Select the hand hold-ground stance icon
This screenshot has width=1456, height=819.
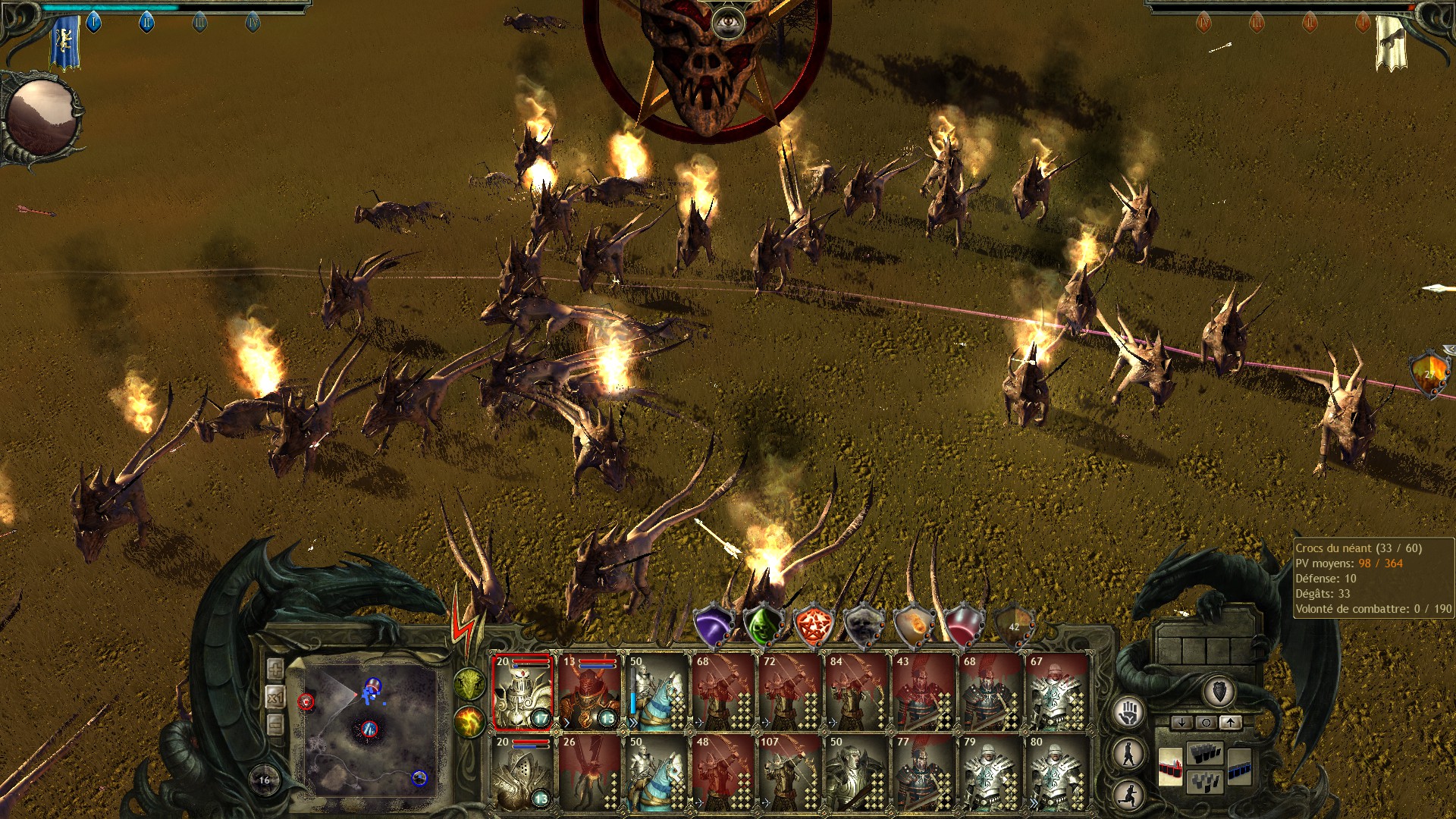[x=1128, y=712]
